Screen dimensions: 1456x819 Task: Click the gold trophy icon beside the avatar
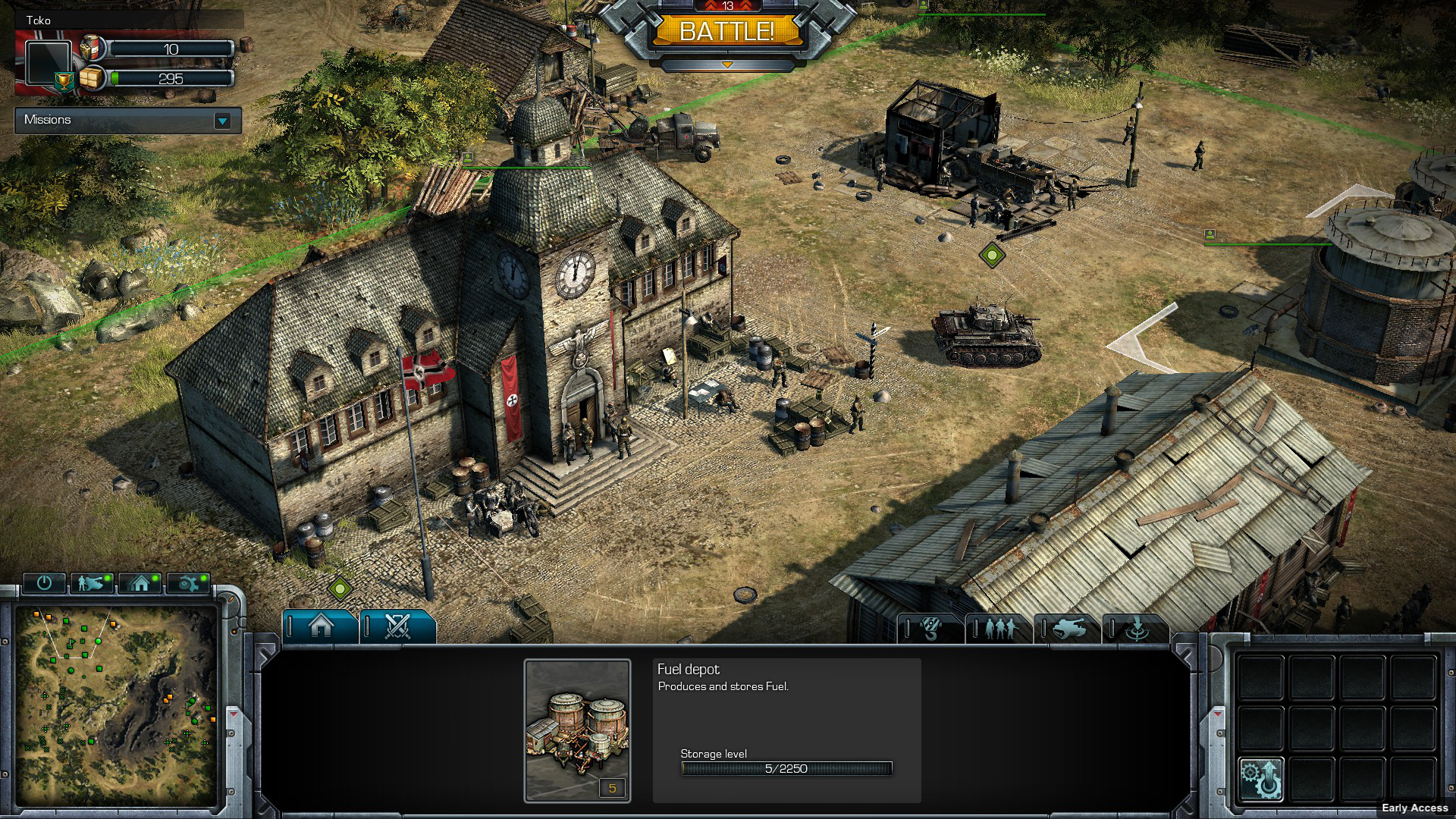[x=65, y=80]
